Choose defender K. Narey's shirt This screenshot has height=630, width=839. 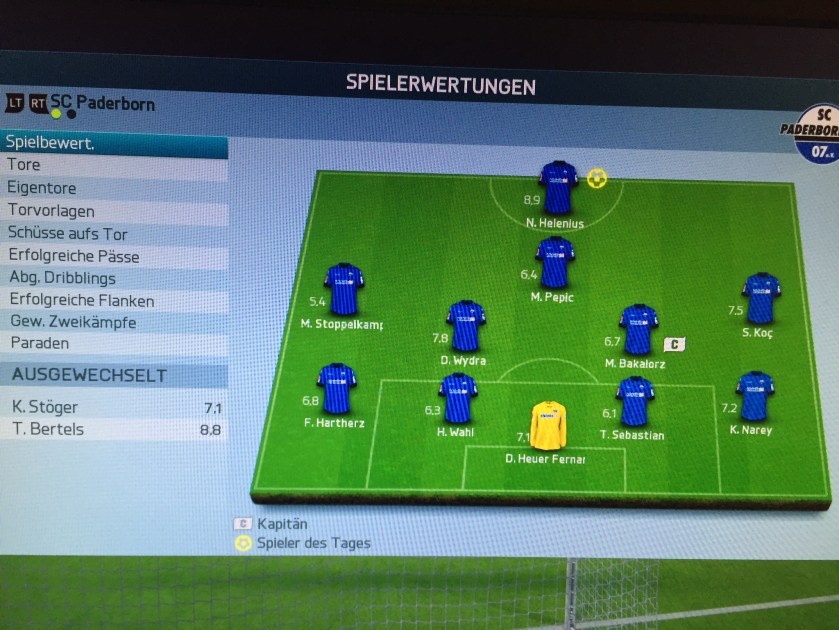(754, 397)
